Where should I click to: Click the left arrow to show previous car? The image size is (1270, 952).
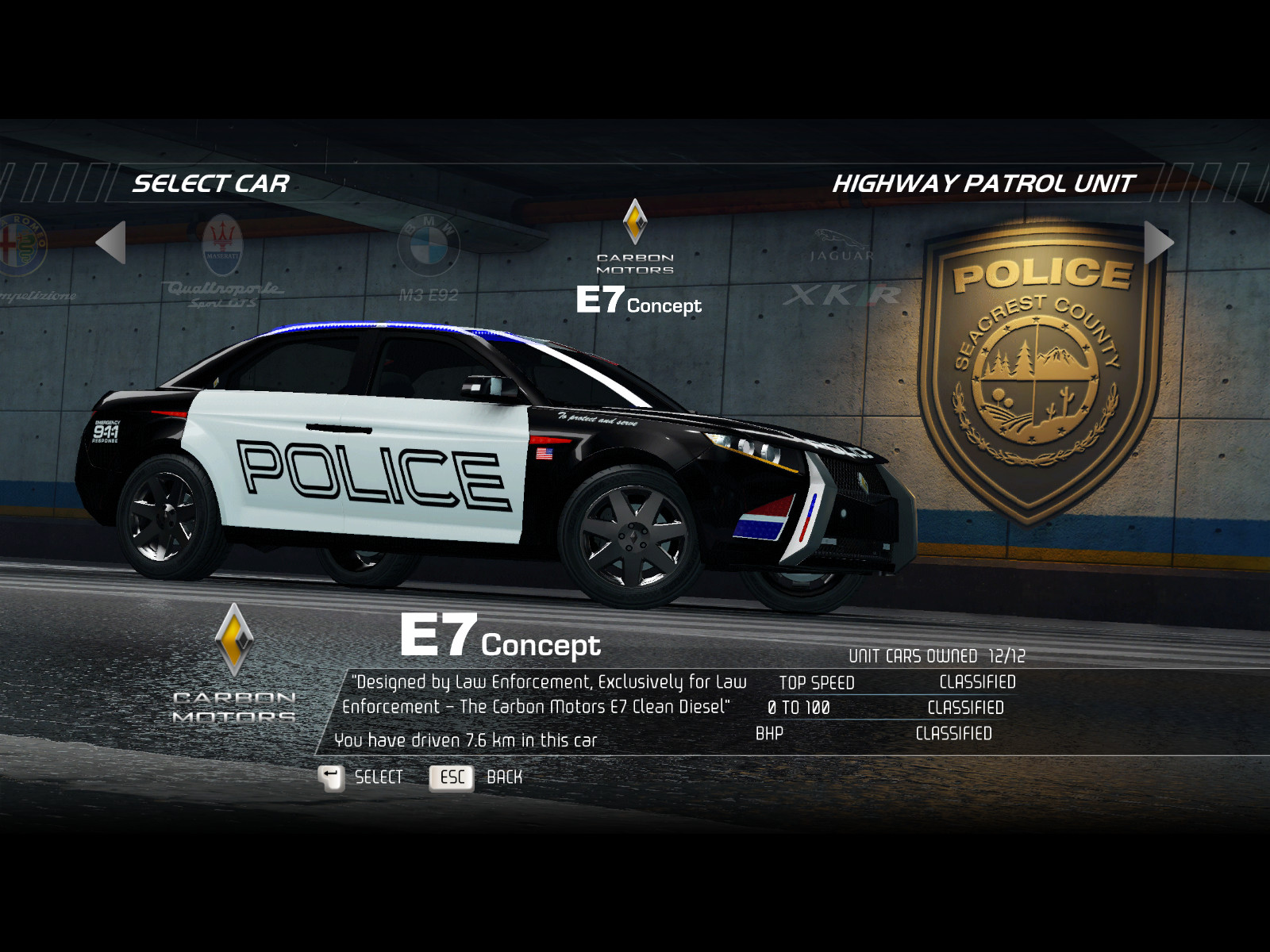tap(111, 242)
